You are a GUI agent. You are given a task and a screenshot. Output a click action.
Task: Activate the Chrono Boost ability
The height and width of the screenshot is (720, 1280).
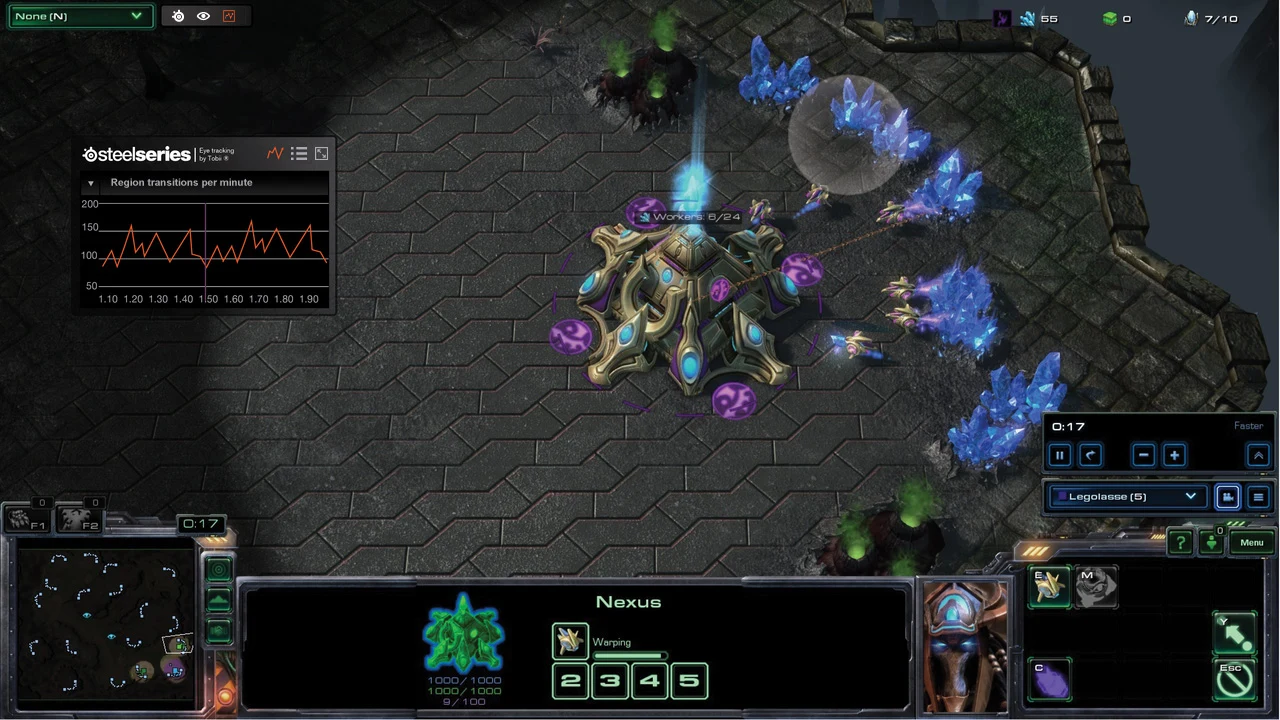point(1049,680)
